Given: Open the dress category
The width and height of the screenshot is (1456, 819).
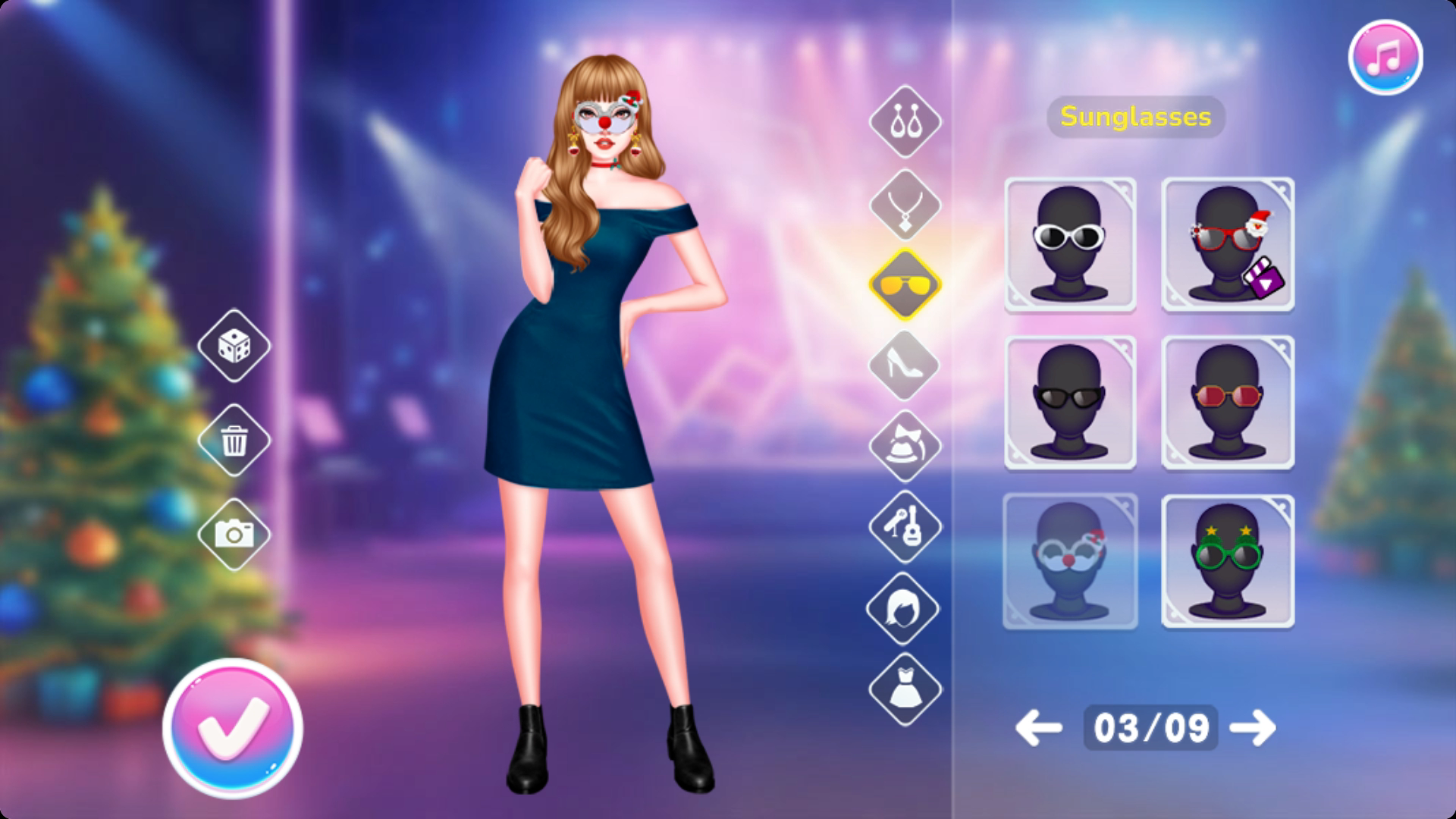Looking at the screenshot, I should [904, 689].
